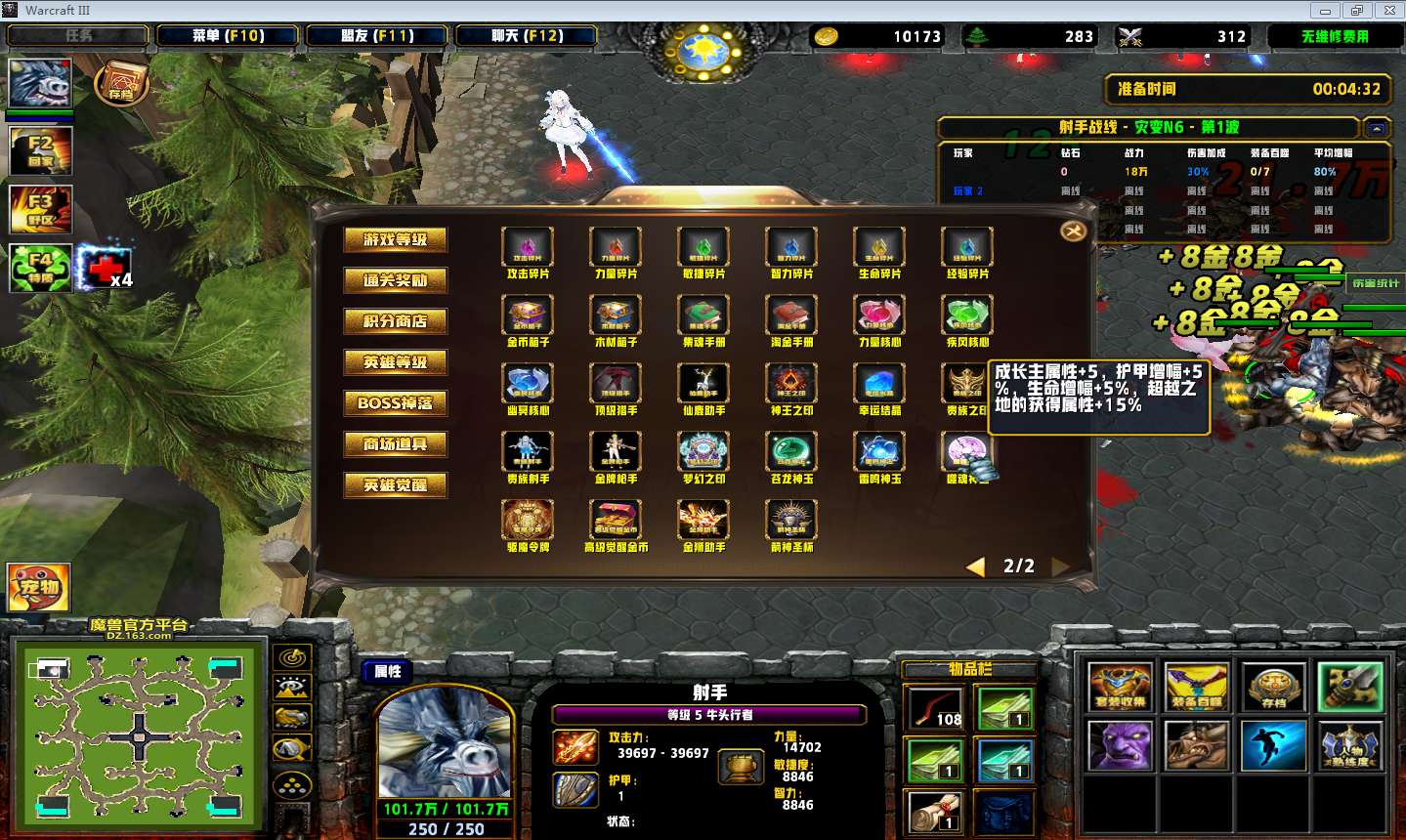
Task: Activate the blue running-figure sprint ability
Action: coord(1273,746)
